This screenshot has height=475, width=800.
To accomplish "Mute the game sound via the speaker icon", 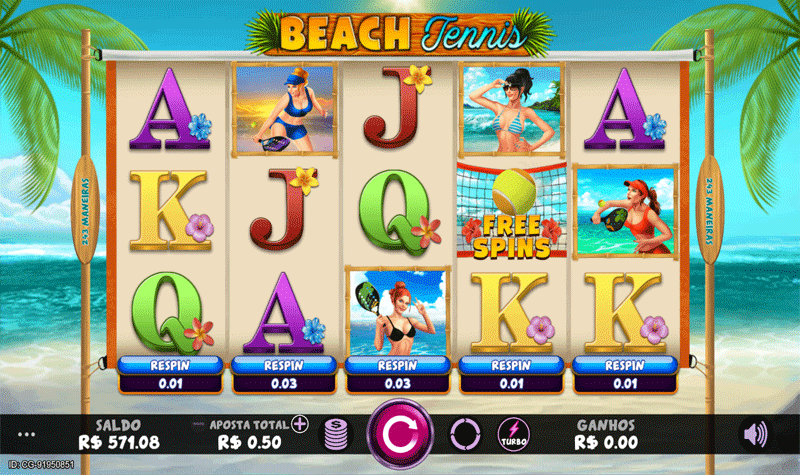I will click(756, 433).
